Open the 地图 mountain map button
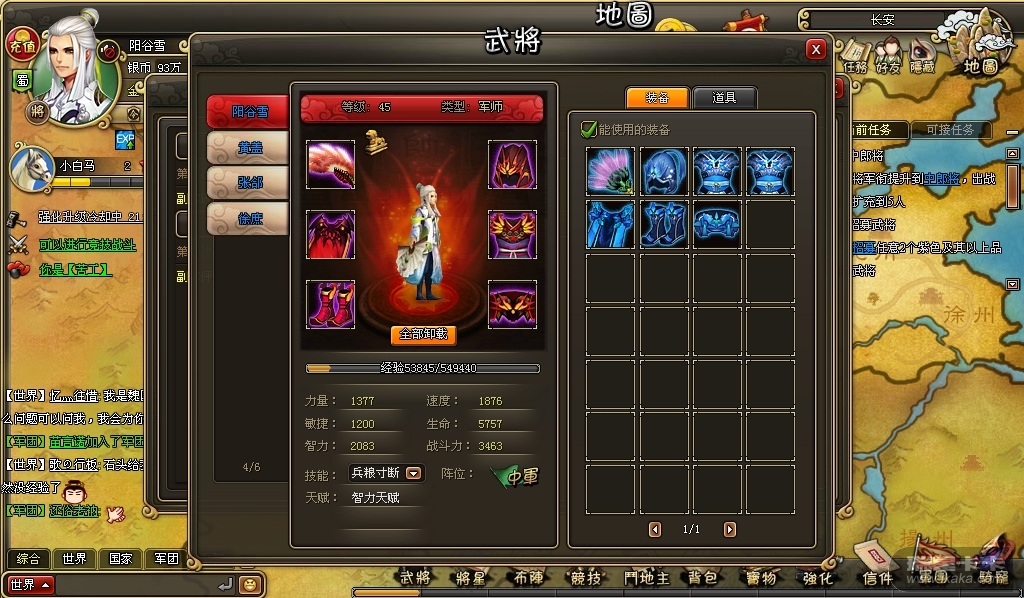1024x598 pixels. [x=980, y=50]
